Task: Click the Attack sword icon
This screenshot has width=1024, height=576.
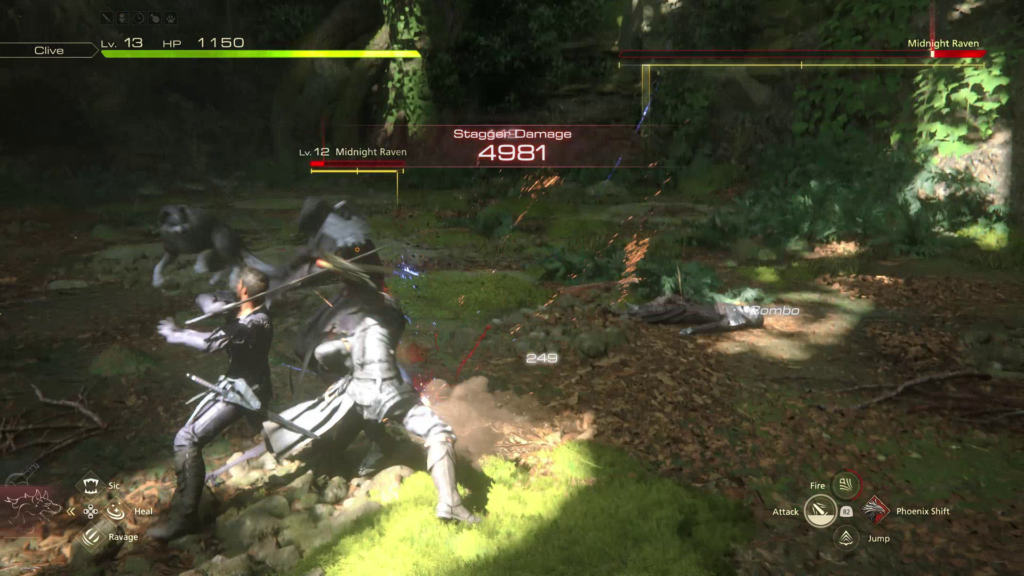Action: tap(821, 512)
